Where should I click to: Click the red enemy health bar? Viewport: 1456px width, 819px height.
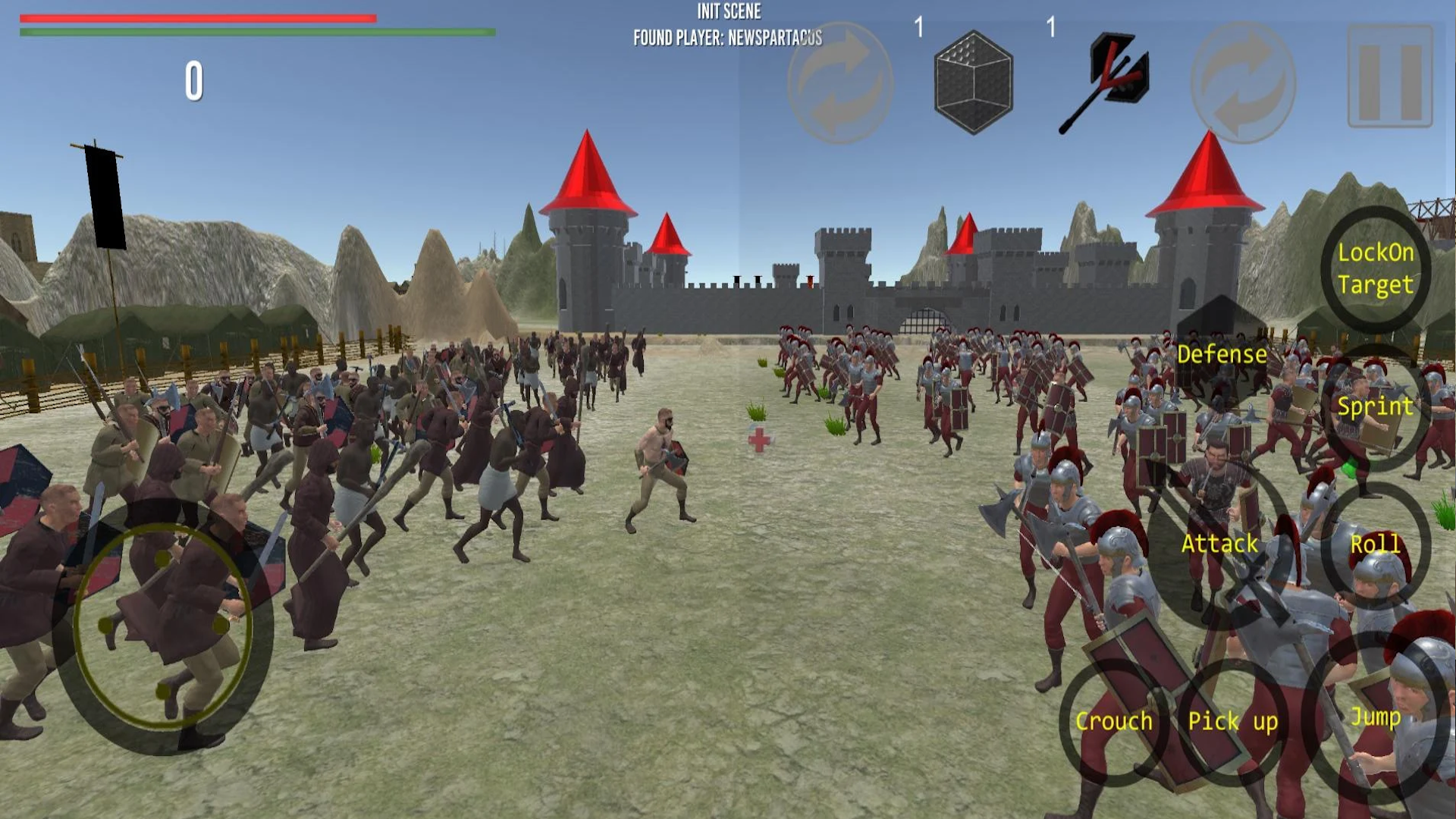coord(197,16)
